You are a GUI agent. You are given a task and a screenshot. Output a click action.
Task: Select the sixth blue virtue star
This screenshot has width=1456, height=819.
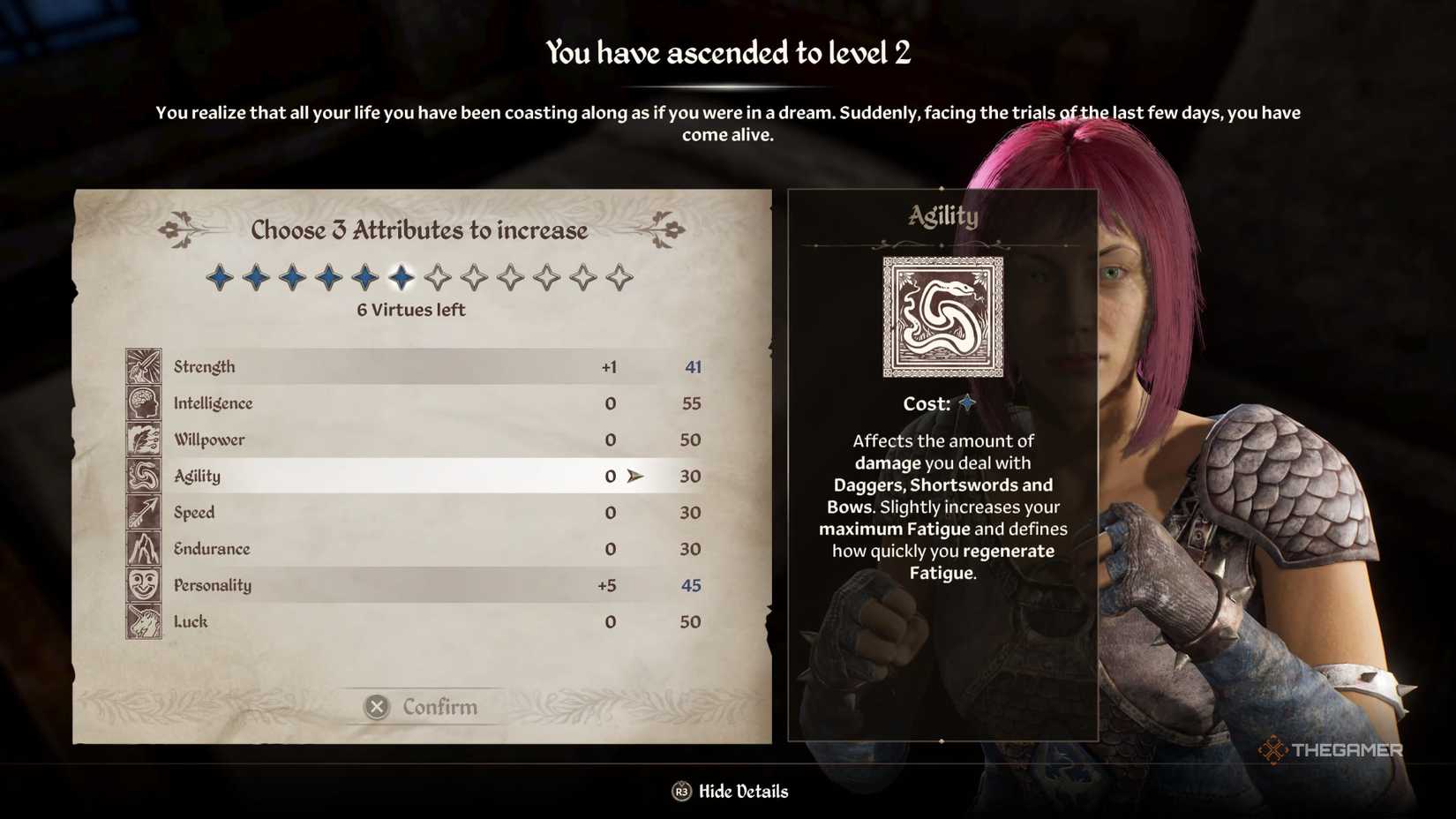[x=403, y=276]
